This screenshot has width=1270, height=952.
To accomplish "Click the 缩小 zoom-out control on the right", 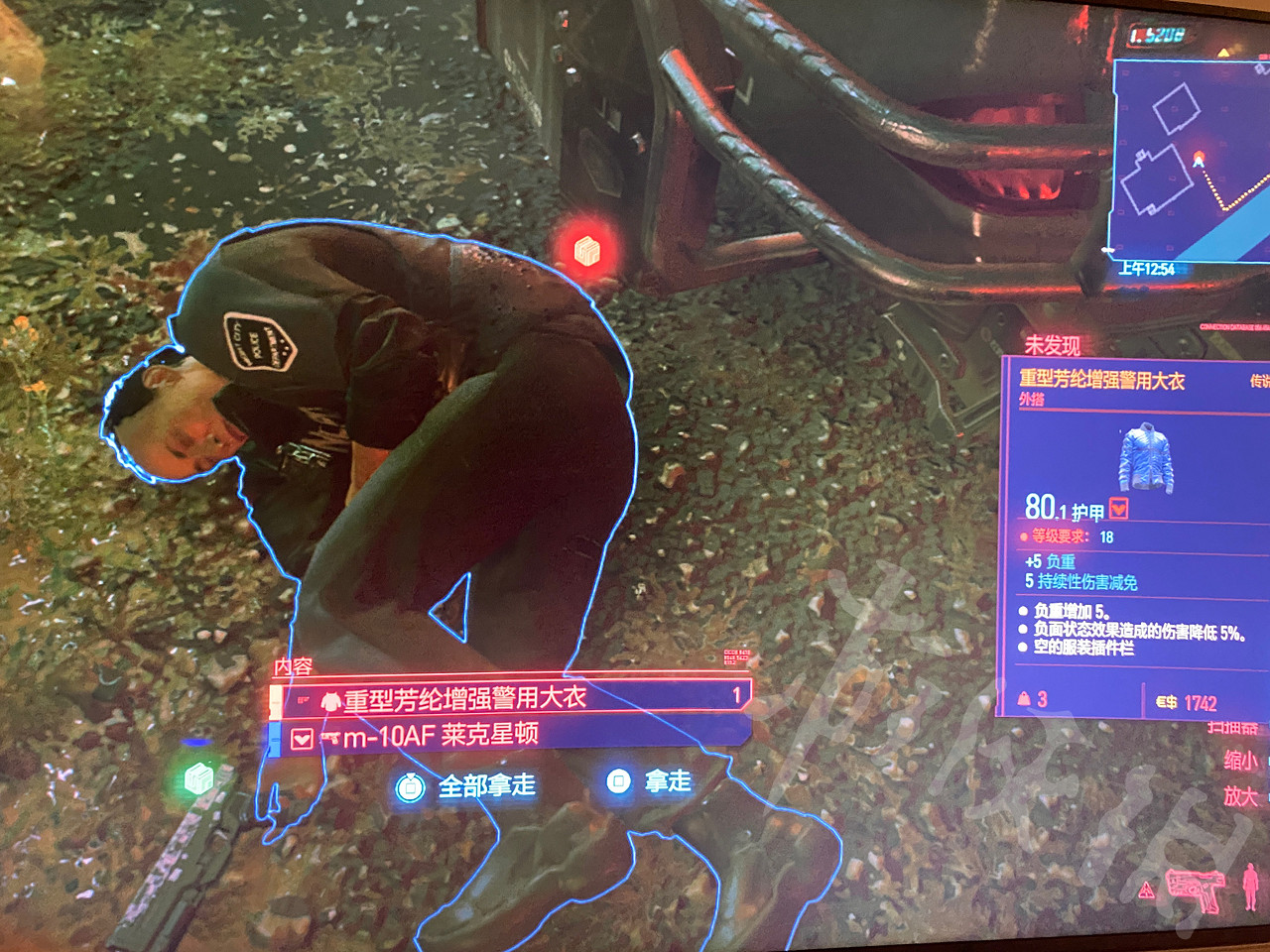I will [1242, 759].
